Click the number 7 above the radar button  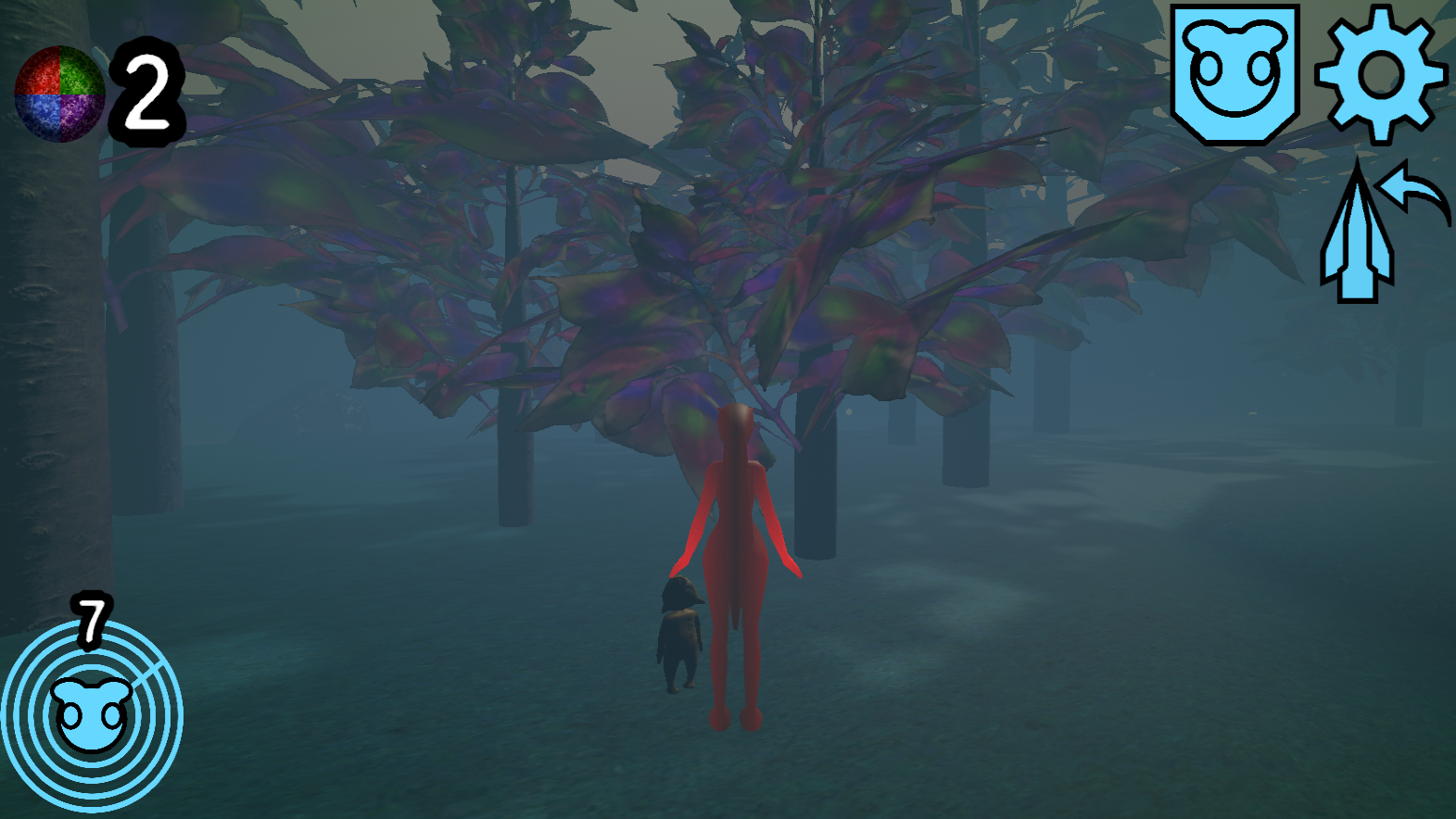tap(91, 623)
